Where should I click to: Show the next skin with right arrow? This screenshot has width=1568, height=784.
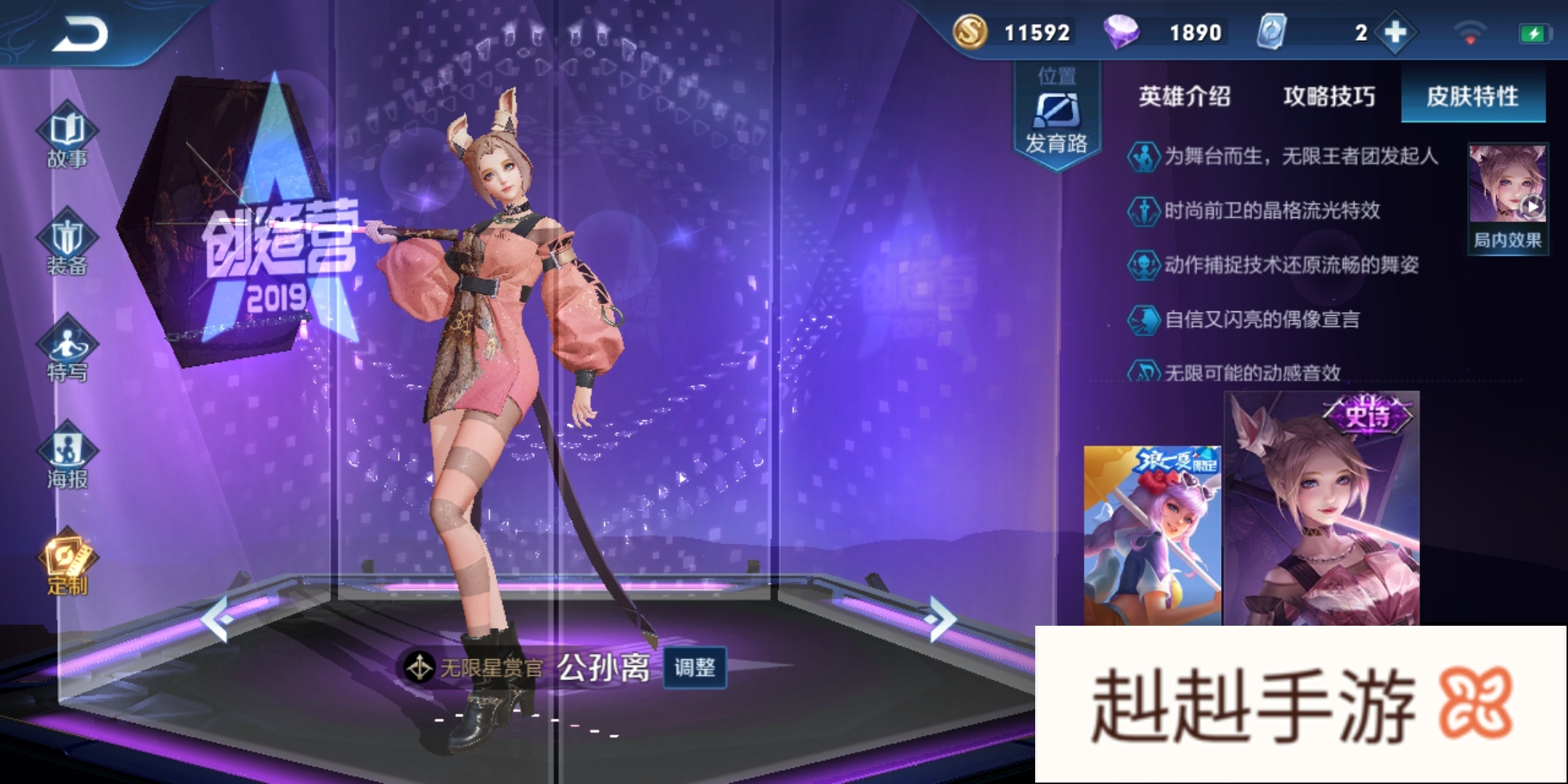click(x=941, y=618)
